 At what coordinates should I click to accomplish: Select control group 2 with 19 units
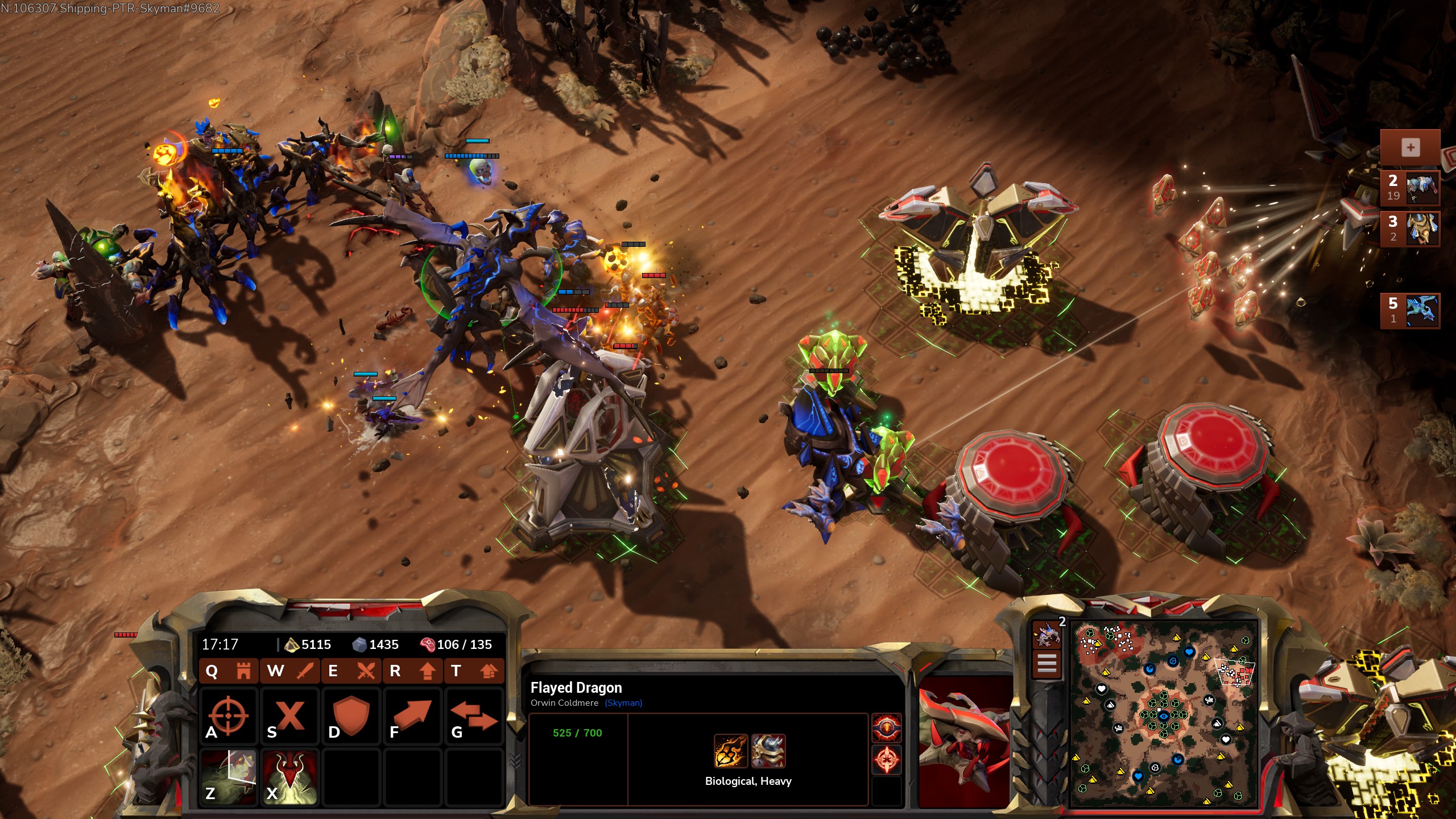point(1410,188)
